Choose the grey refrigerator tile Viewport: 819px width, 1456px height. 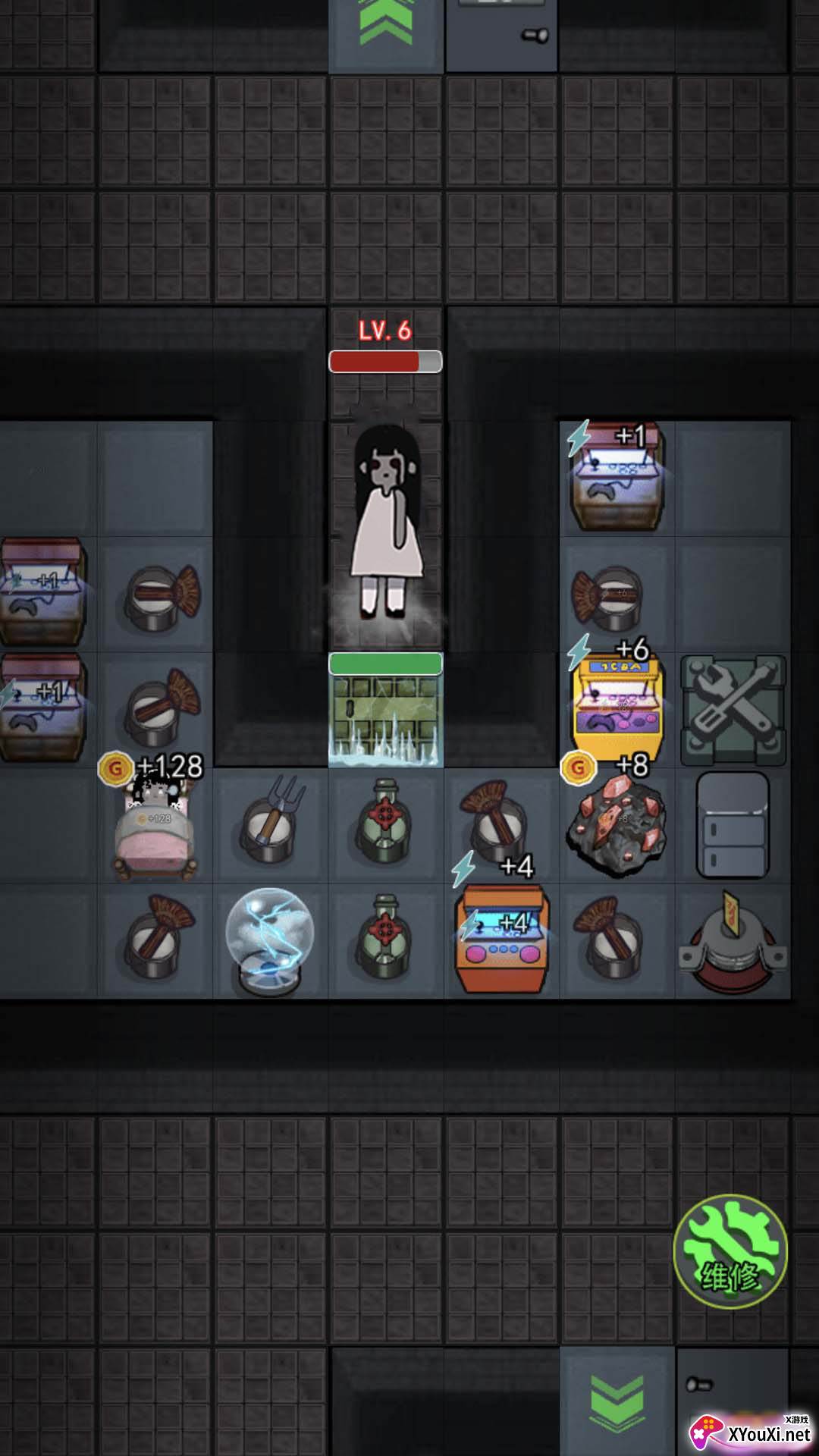[x=733, y=827]
